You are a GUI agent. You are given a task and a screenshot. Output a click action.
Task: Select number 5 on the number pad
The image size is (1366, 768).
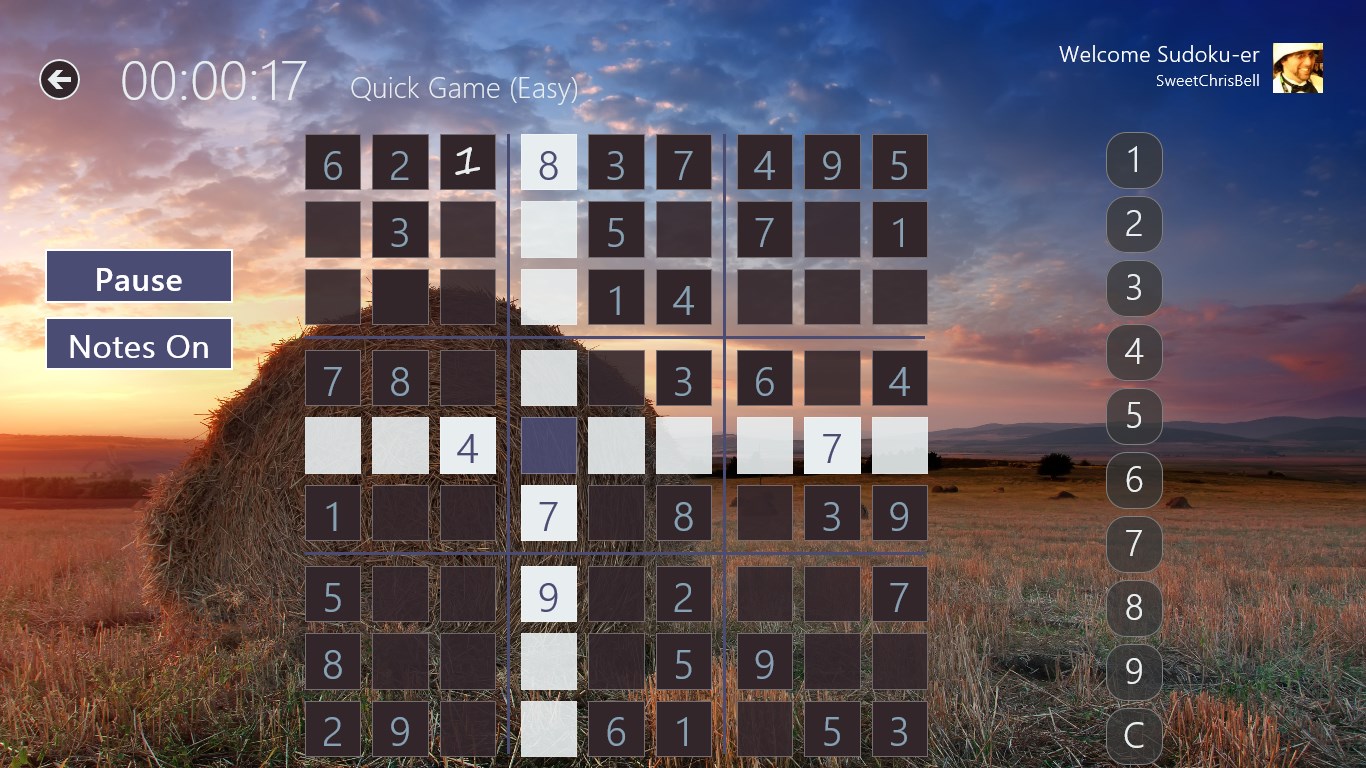(1134, 416)
